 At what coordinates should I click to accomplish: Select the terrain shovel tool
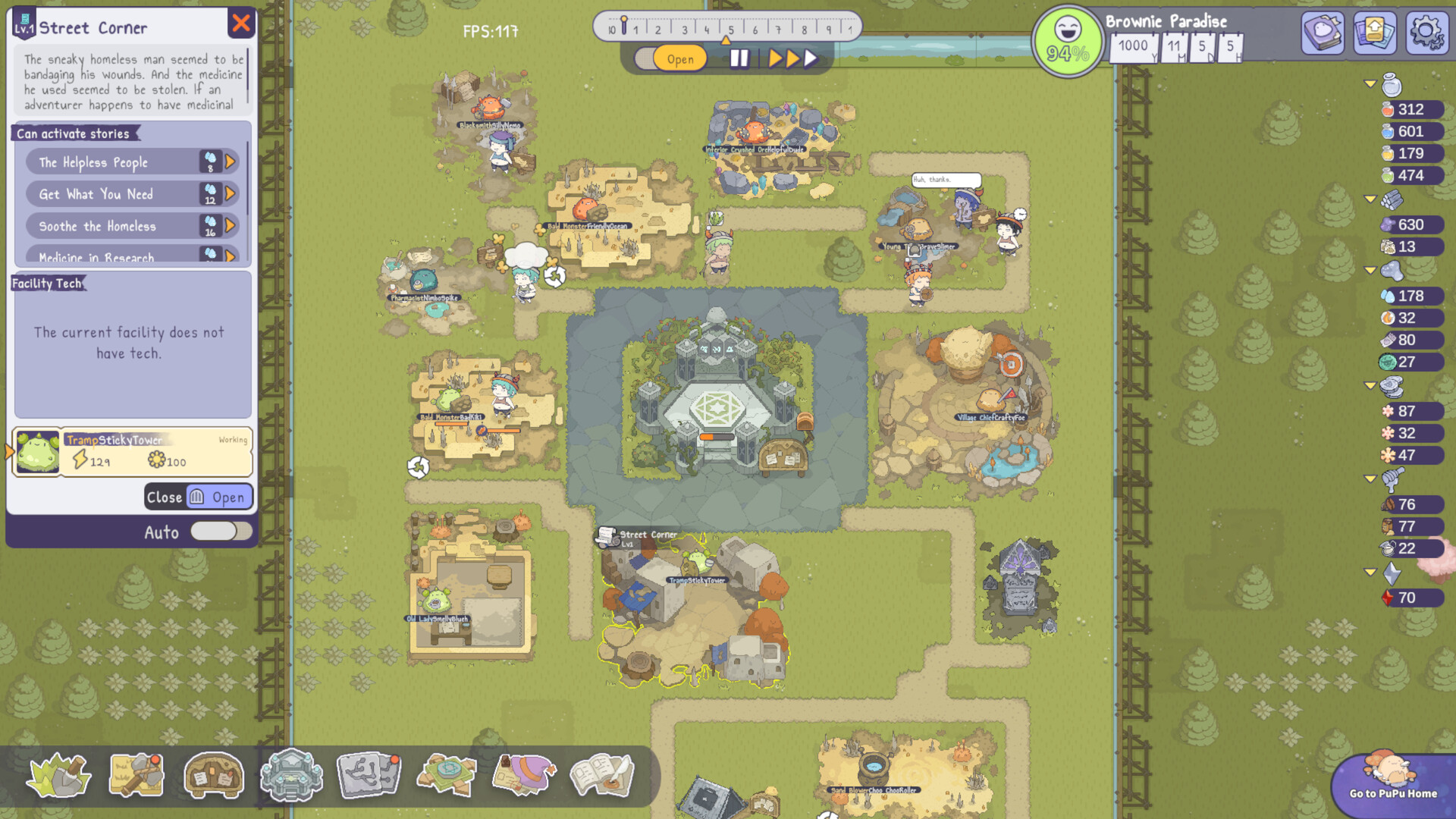click(x=59, y=775)
